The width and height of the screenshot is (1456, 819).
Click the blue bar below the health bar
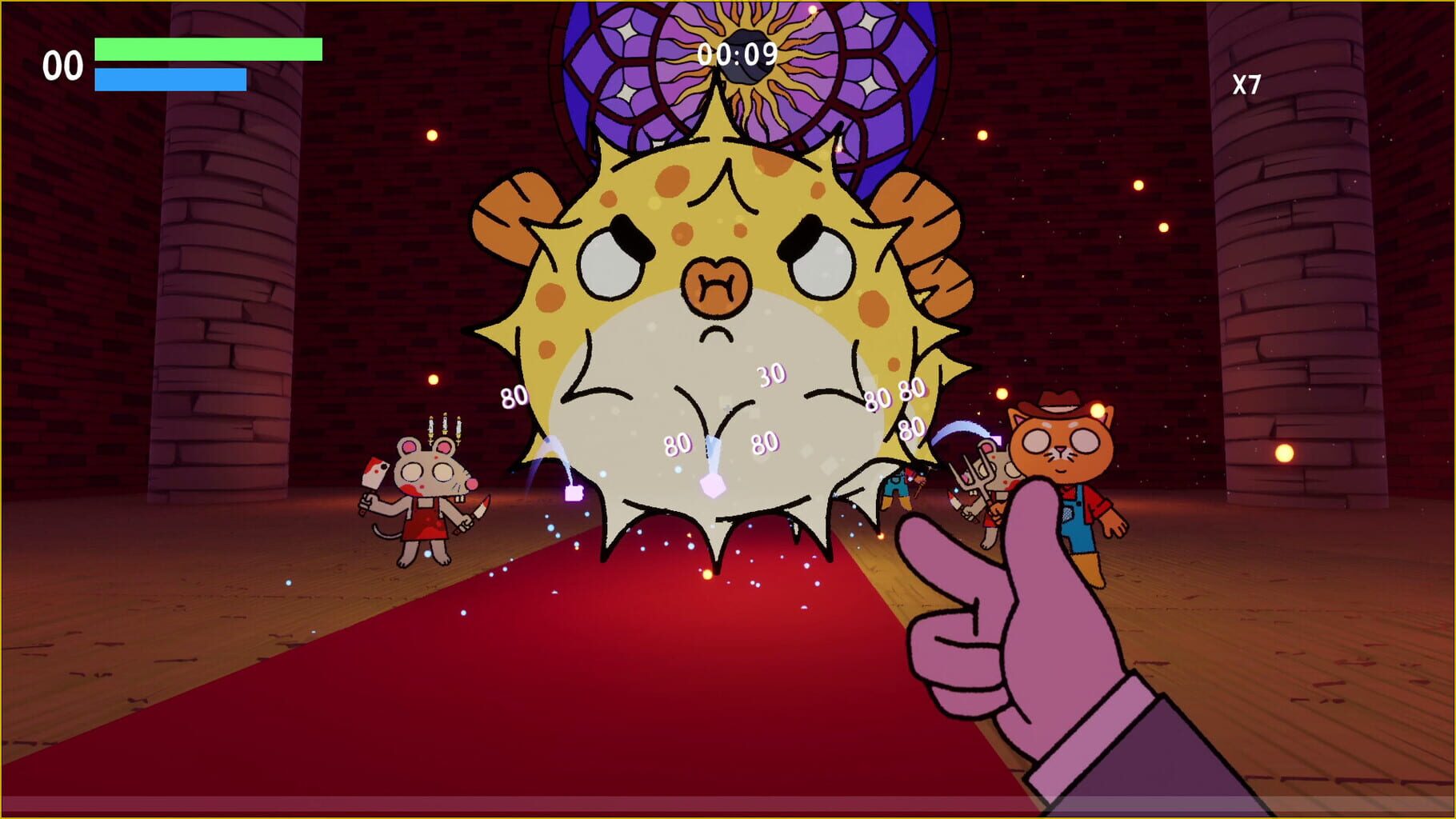point(168,80)
